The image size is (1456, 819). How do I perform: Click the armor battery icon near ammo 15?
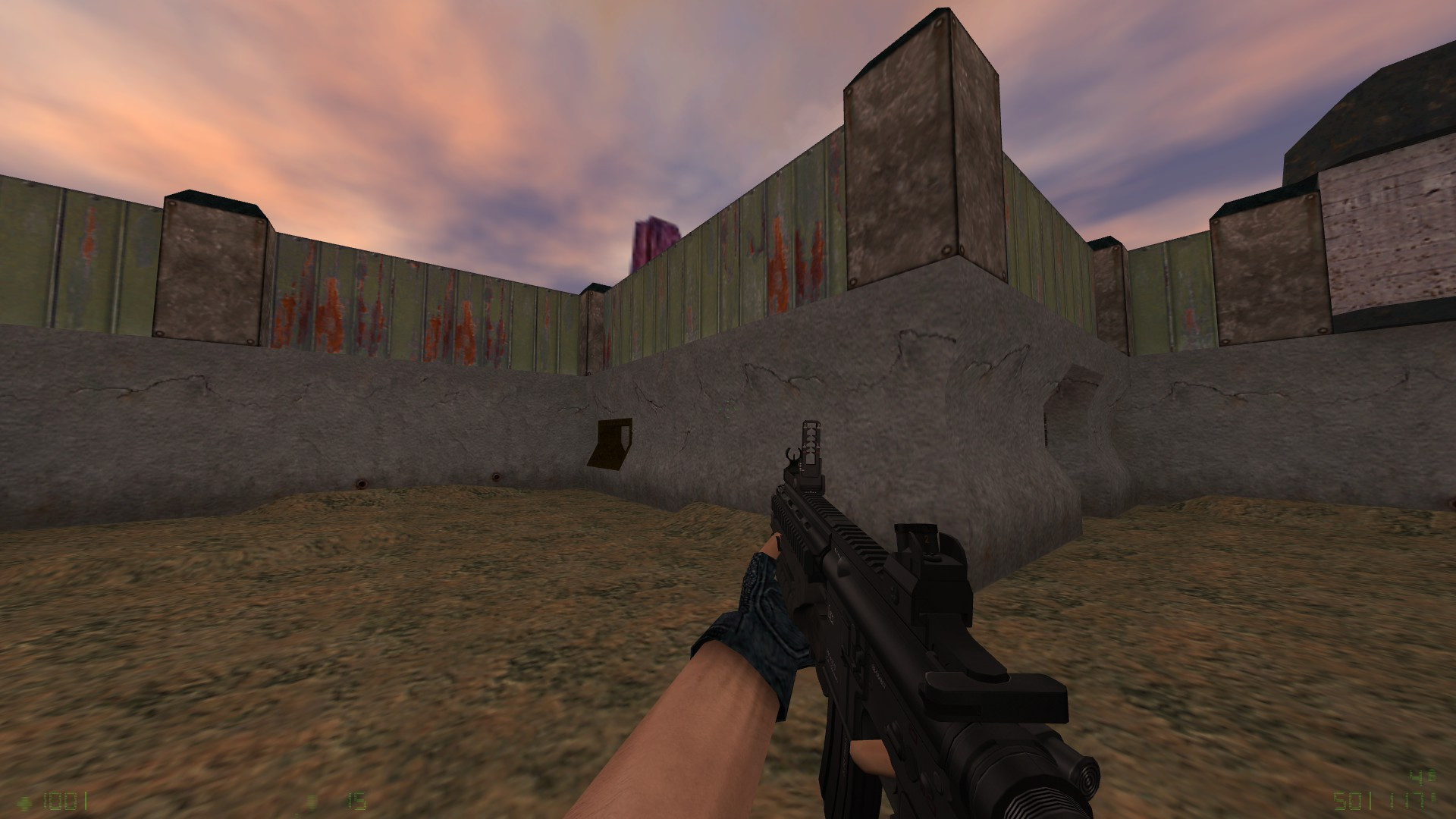tap(313, 802)
